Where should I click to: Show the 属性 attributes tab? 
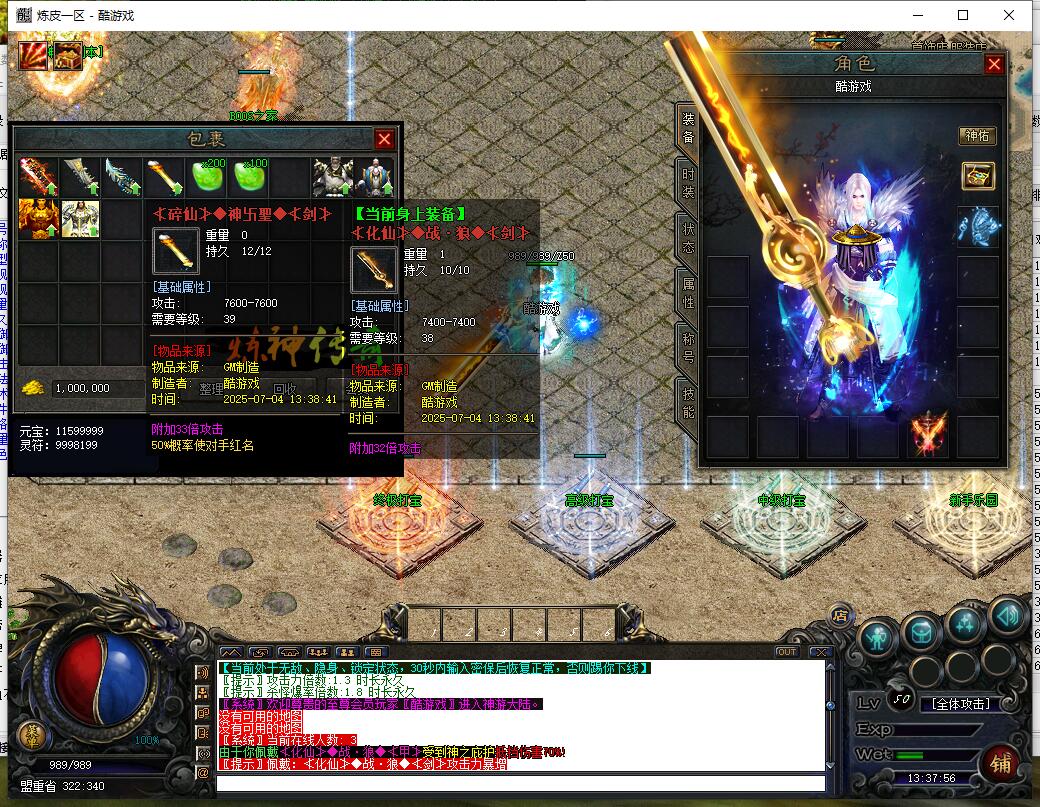[688, 291]
